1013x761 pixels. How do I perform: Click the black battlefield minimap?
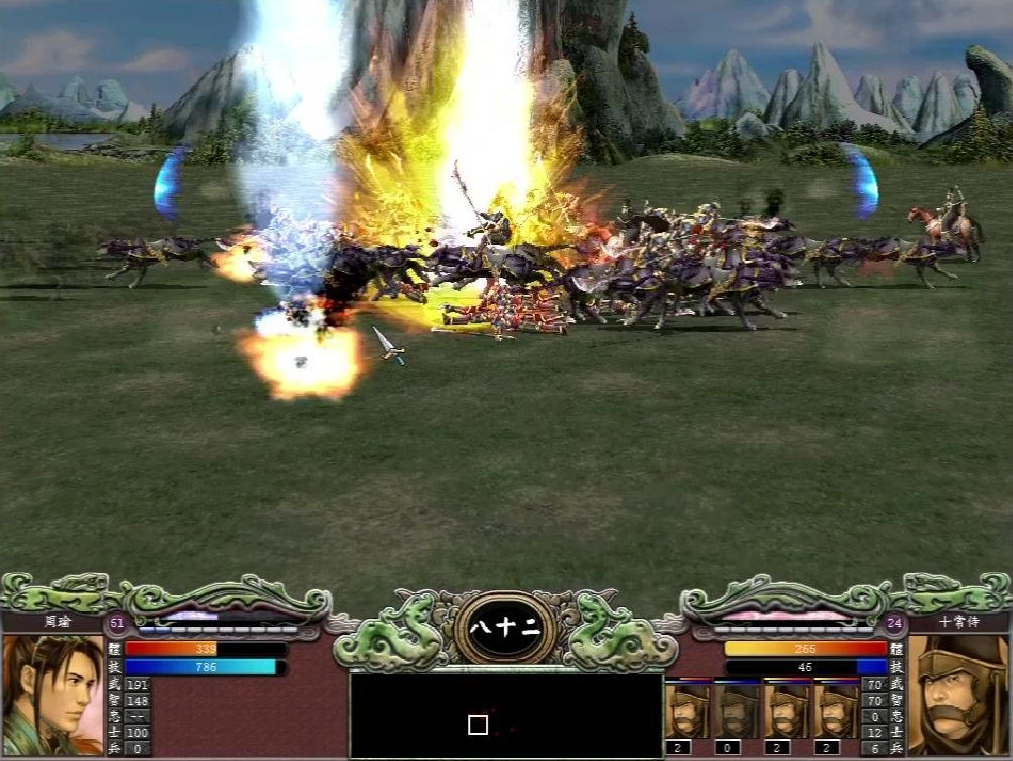[506, 715]
